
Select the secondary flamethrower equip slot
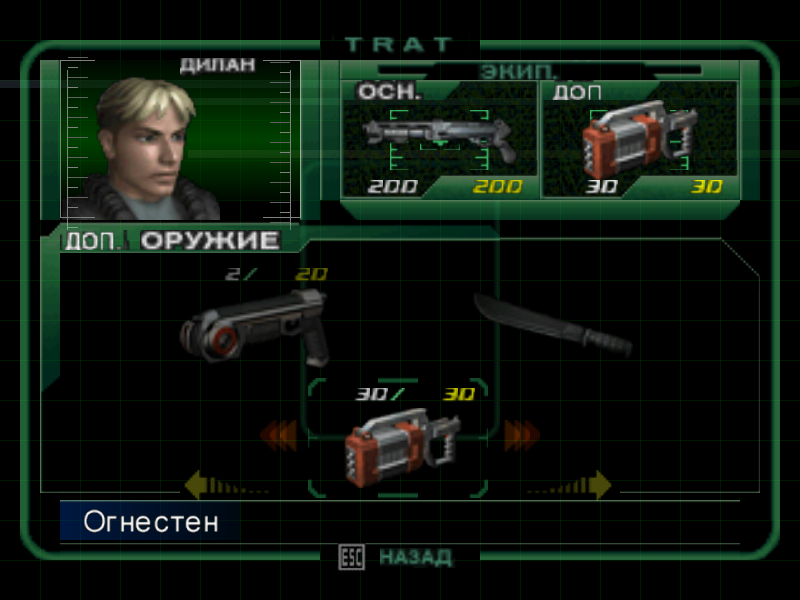pyautogui.click(x=639, y=140)
